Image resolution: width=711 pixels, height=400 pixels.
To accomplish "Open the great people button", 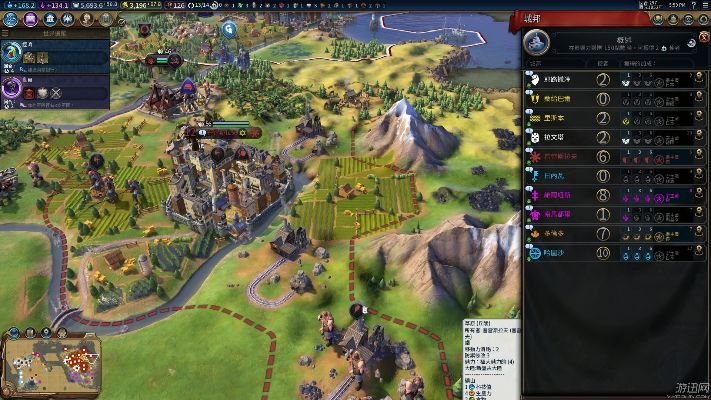I will [x=85, y=18].
